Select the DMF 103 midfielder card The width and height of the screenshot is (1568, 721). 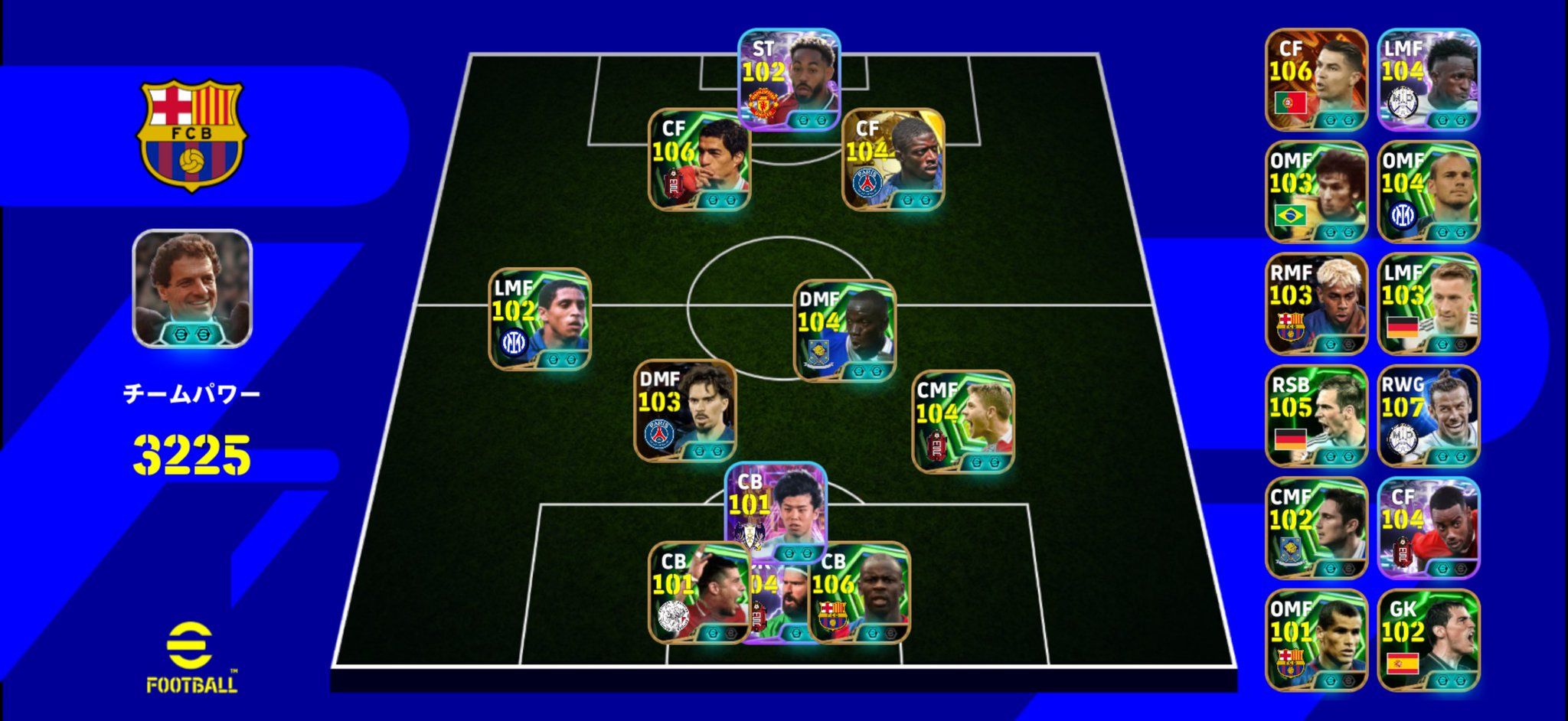684,409
